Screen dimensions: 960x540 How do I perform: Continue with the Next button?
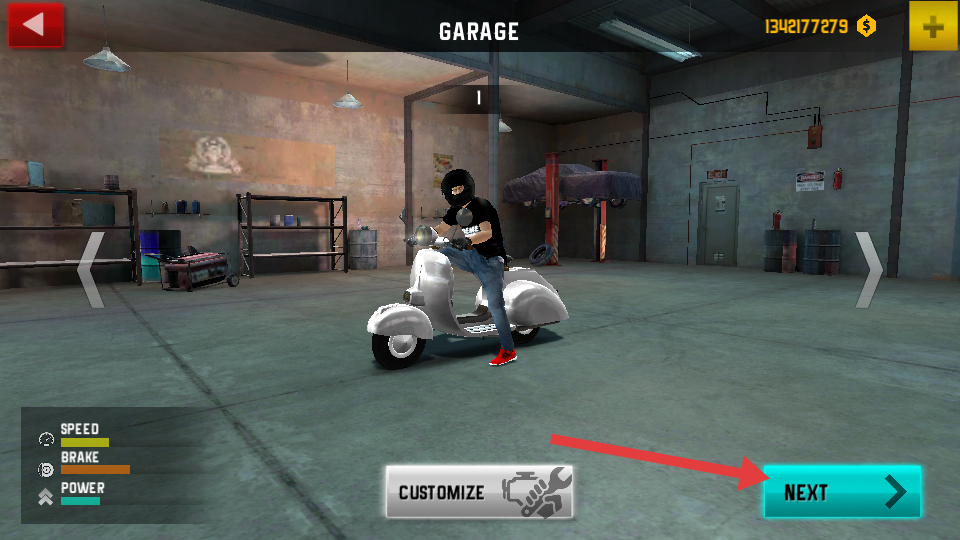pos(842,492)
